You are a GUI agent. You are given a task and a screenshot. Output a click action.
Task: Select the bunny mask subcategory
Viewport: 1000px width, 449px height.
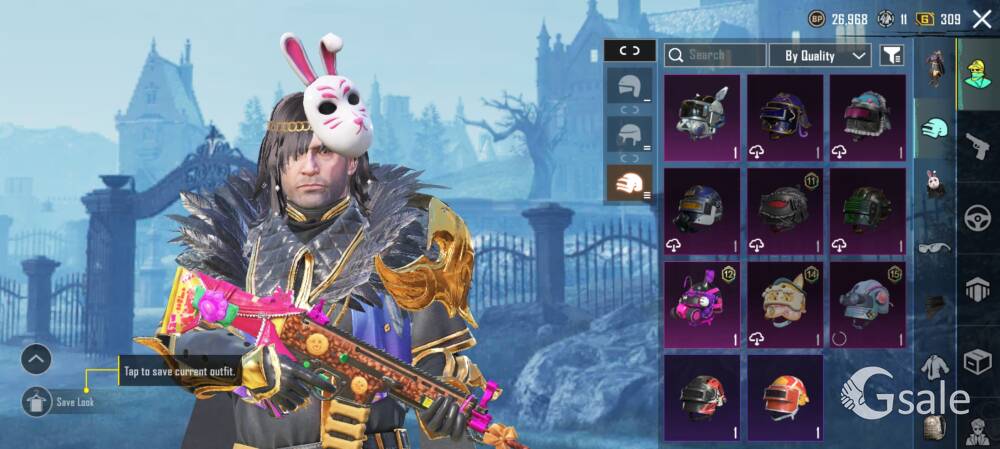[x=935, y=185]
